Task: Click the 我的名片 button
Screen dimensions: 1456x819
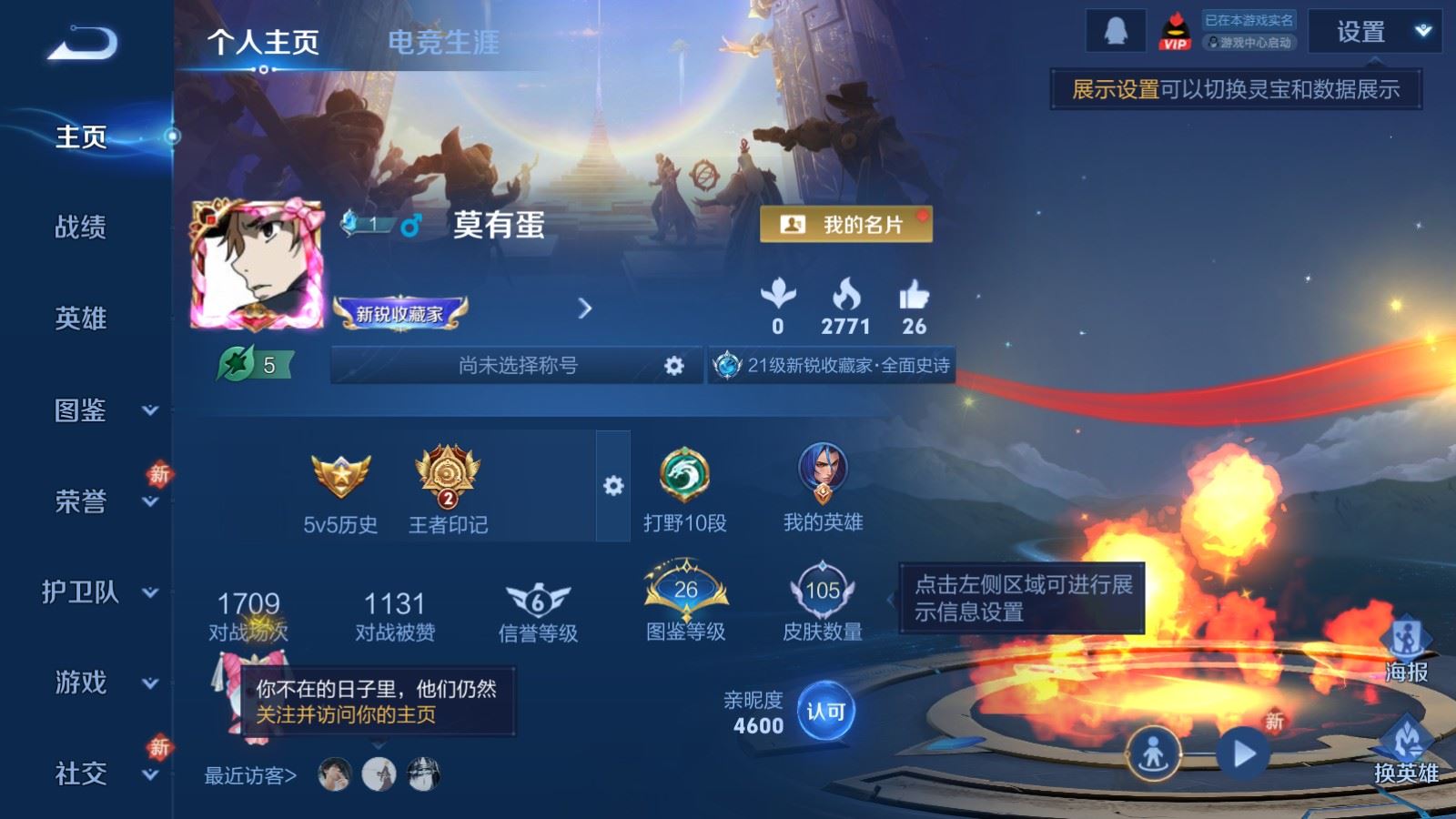Action: (x=845, y=224)
